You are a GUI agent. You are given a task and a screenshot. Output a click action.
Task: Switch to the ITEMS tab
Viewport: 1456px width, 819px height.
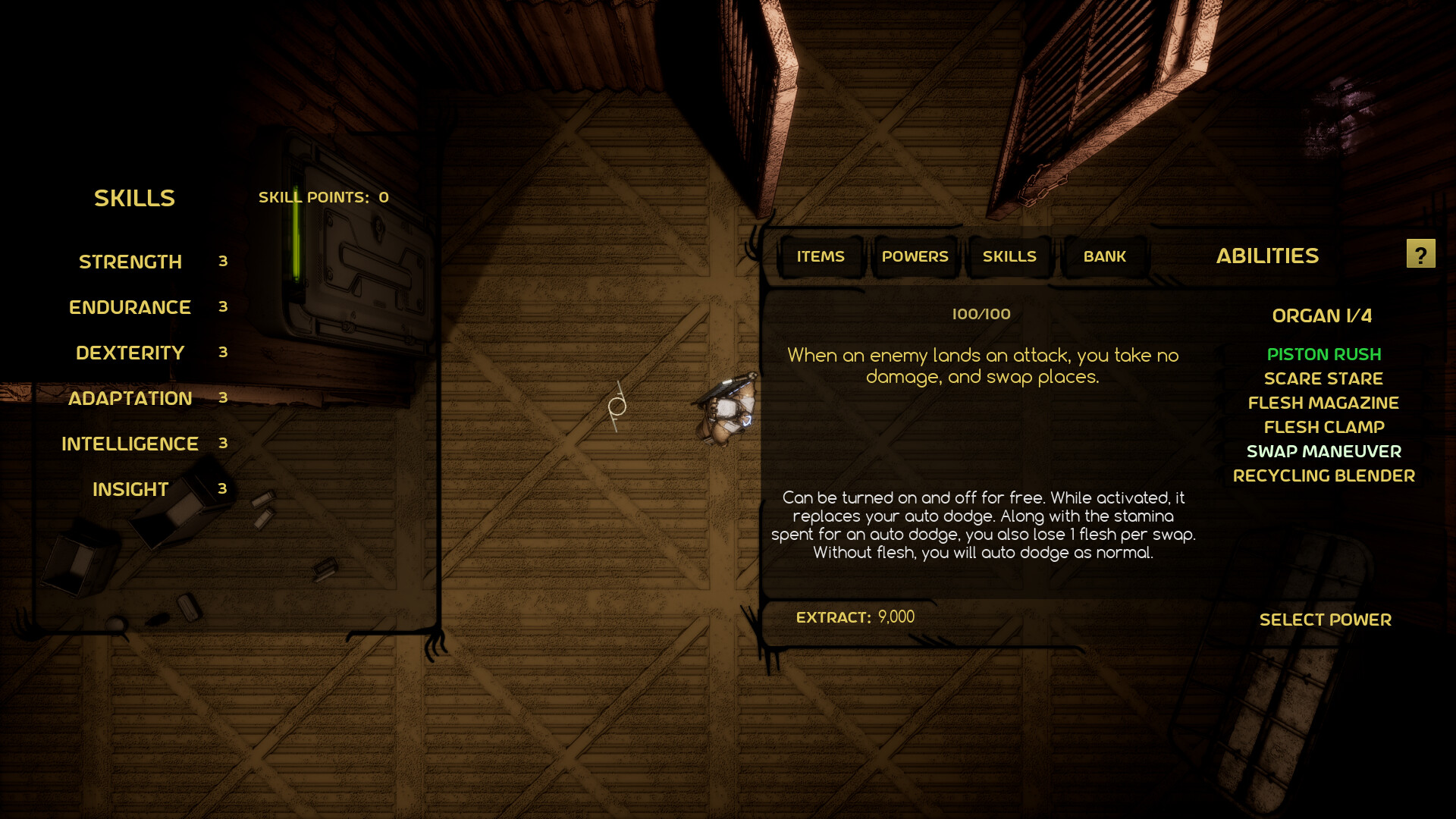pyautogui.click(x=820, y=256)
